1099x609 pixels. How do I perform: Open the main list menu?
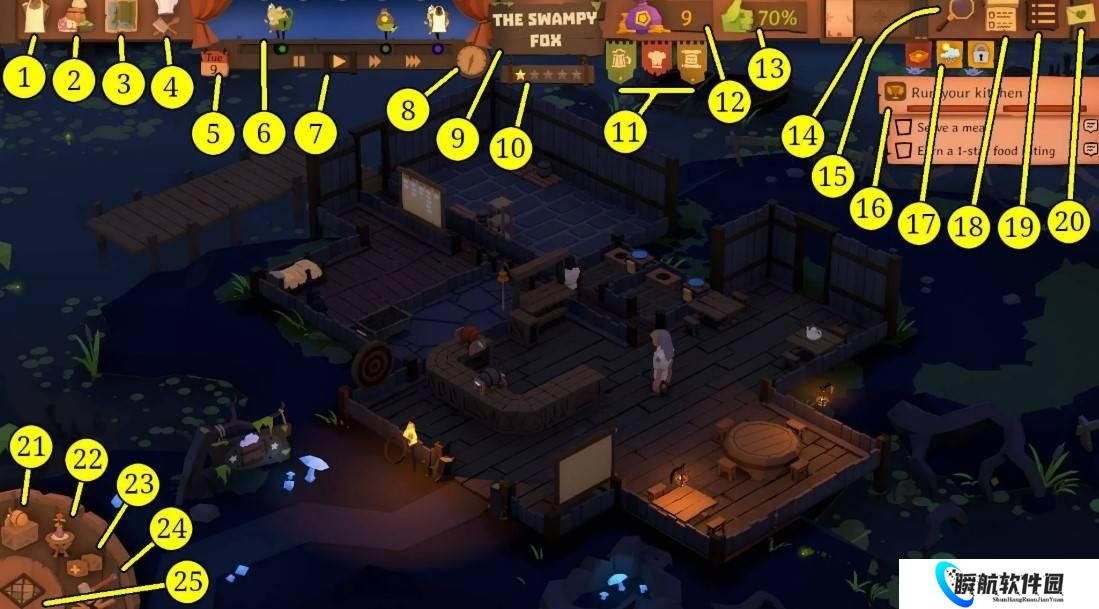click(1044, 16)
